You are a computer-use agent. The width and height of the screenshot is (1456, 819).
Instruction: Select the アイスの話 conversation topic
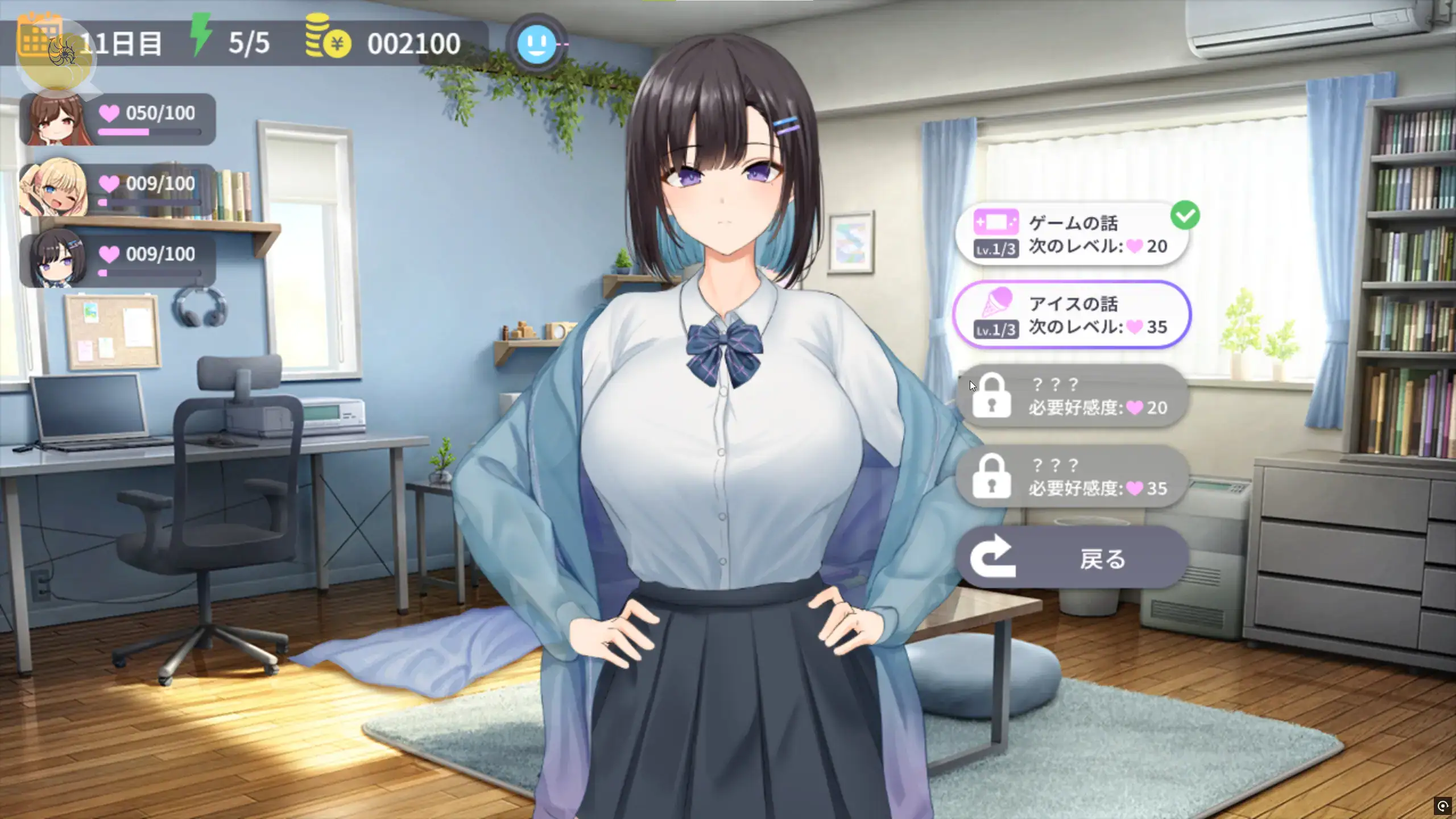(1072, 315)
